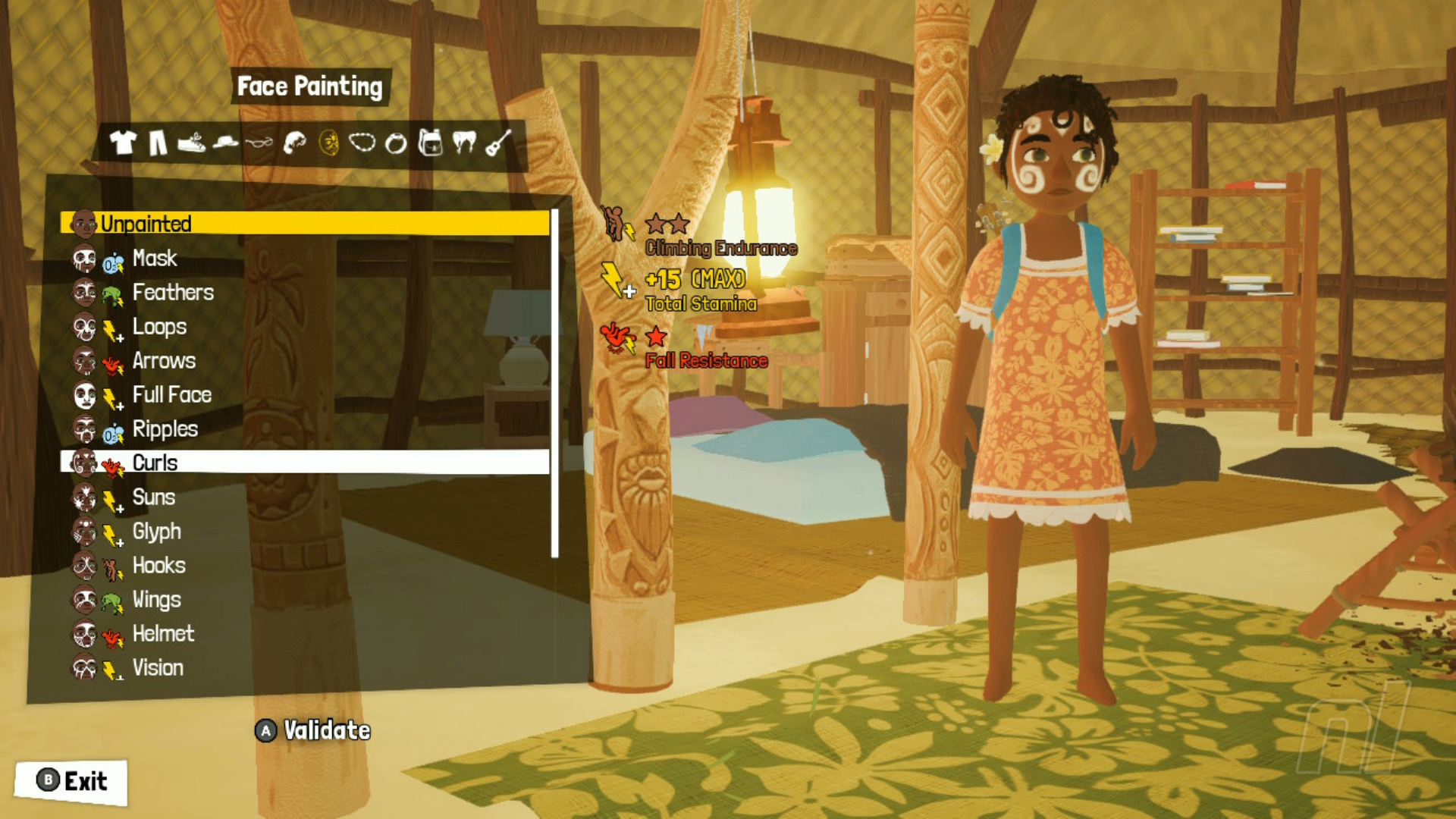Switch to the sneaker shoes tab
1456x819 pixels.
(191, 142)
